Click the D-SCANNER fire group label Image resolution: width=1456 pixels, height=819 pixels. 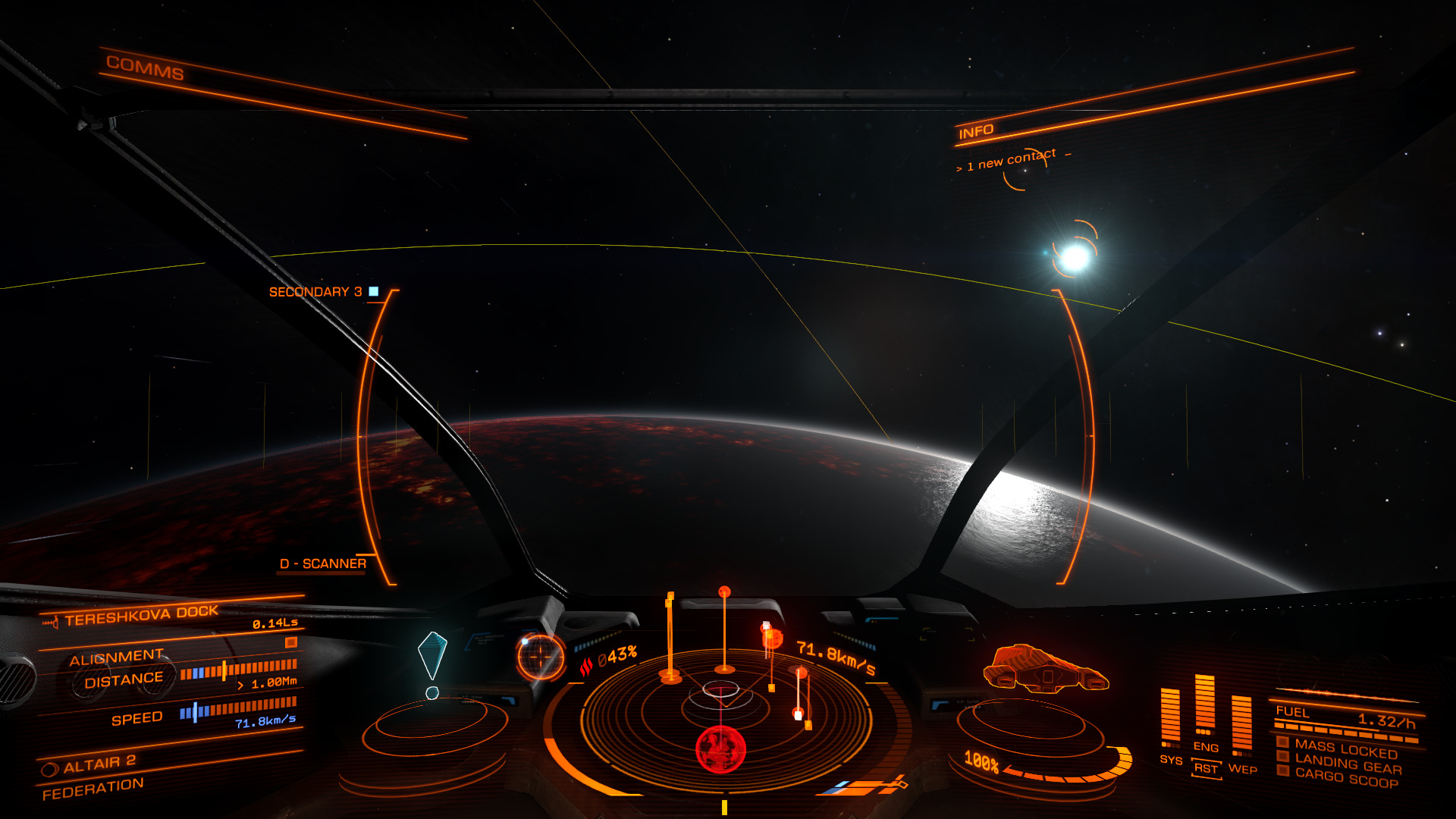pos(323,563)
